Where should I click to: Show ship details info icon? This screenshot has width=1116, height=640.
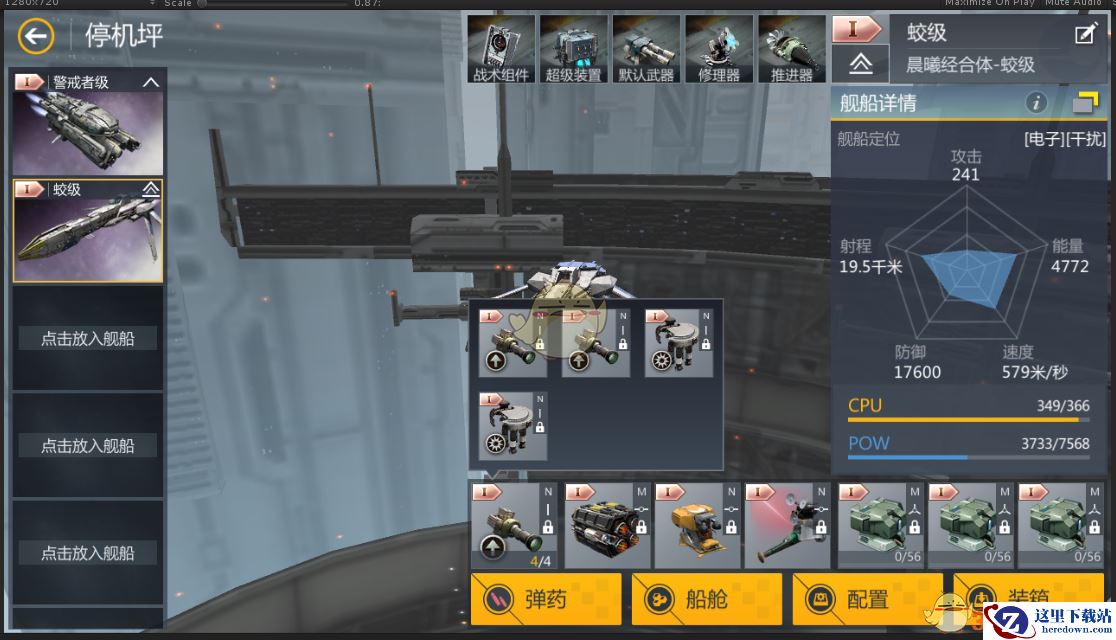point(1036,102)
